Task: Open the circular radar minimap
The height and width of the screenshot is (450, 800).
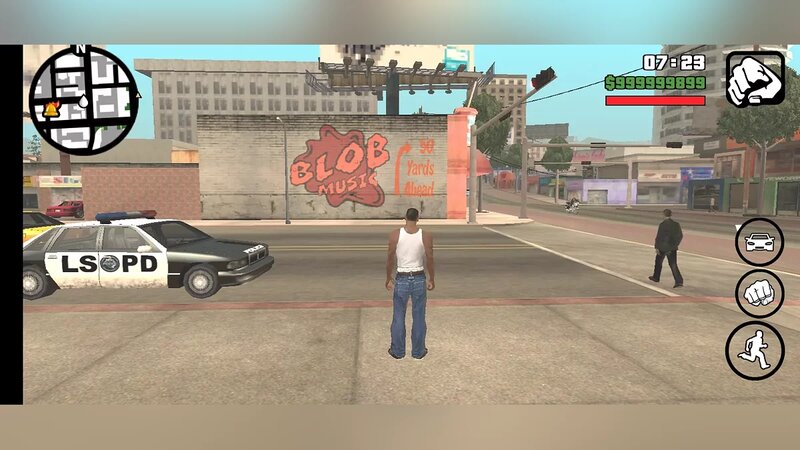Action: 83,100
